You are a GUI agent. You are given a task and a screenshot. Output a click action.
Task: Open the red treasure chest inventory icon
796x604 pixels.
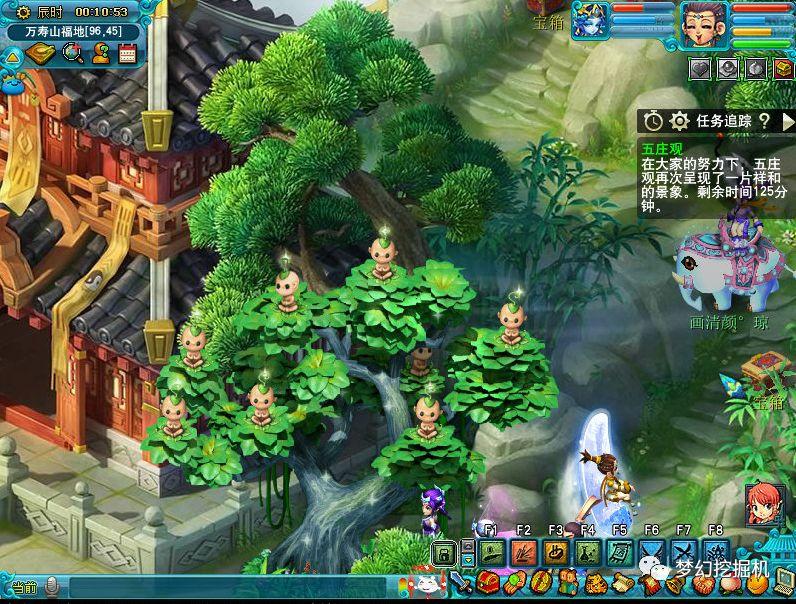(488, 581)
